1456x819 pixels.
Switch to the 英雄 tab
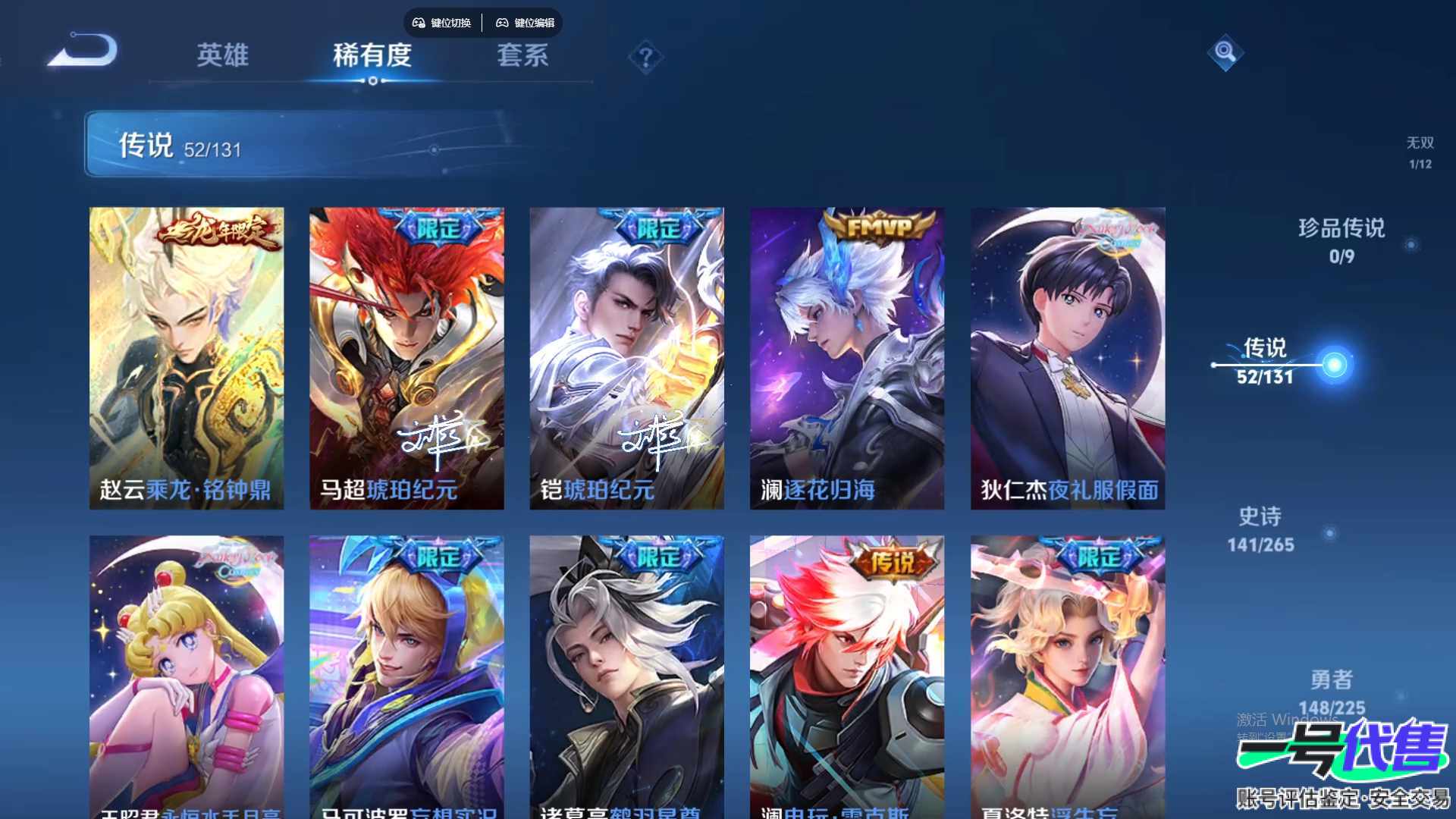tap(222, 55)
